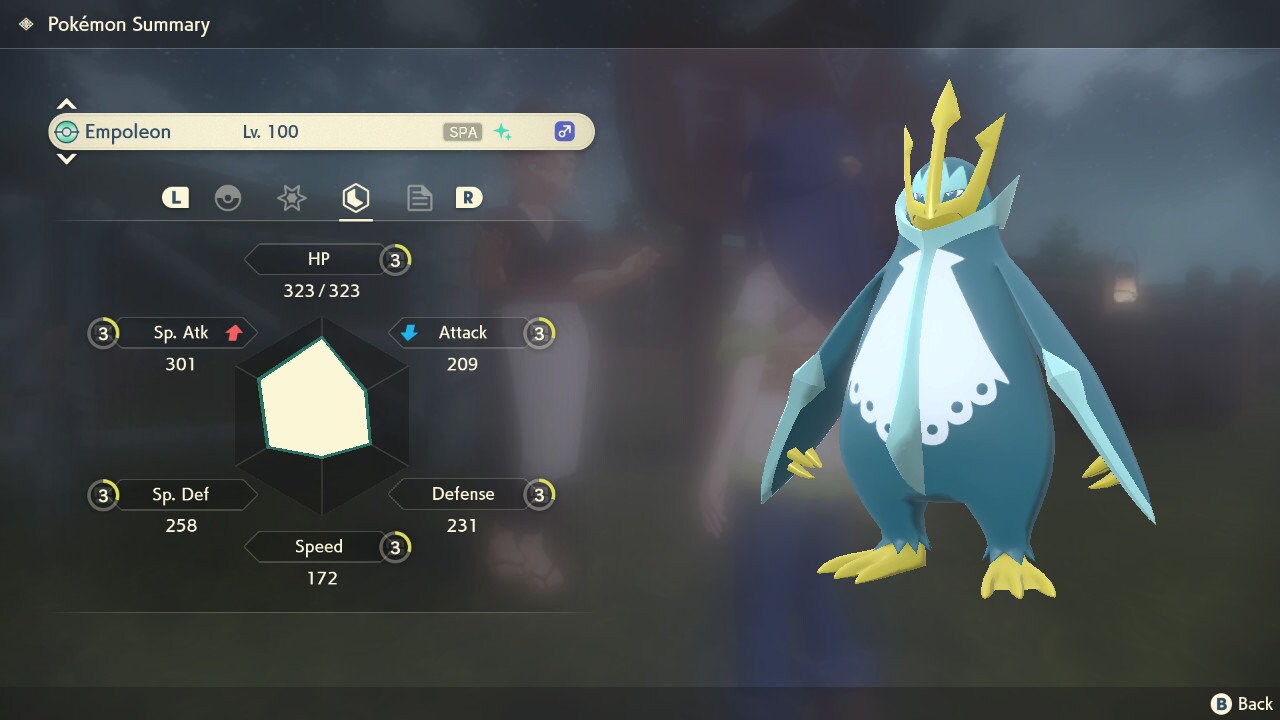This screenshot has width=1280, height=720.
Task: Select the effort level badge beside Speed
Action: [396, 547]
